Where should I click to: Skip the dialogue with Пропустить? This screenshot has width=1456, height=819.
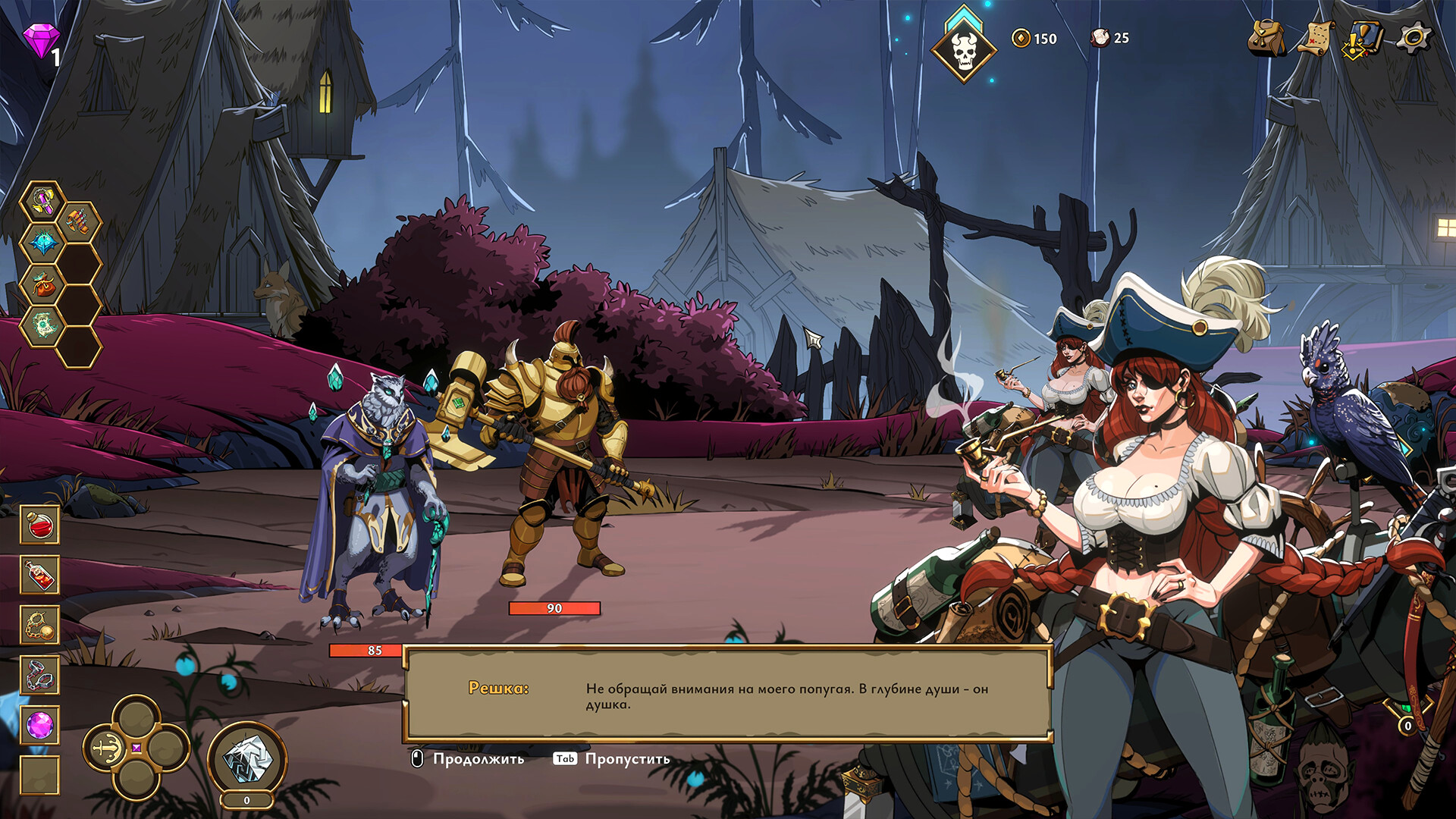(x=613, y=759)
